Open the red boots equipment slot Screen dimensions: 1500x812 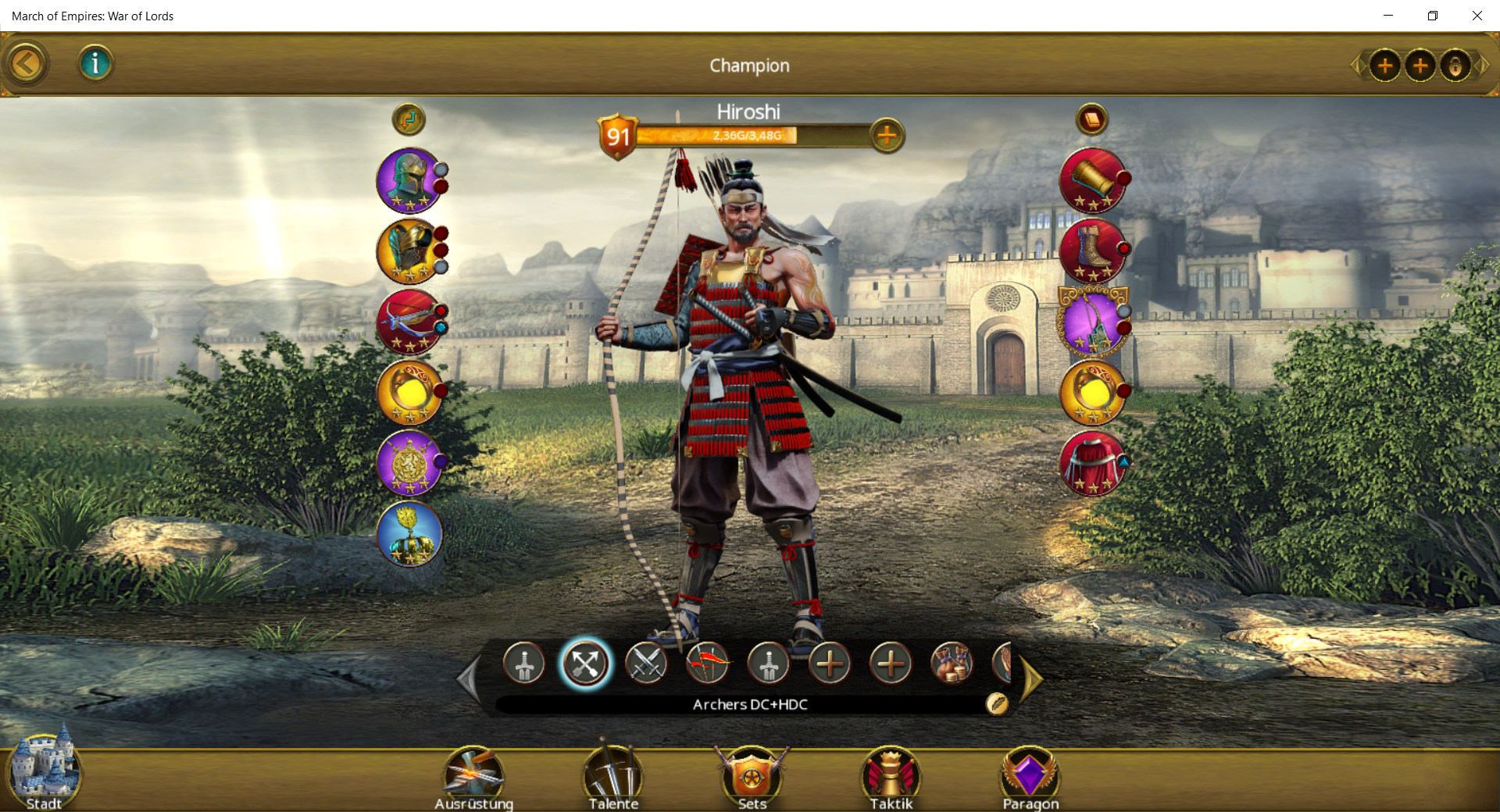click(x=1092, y=251)
